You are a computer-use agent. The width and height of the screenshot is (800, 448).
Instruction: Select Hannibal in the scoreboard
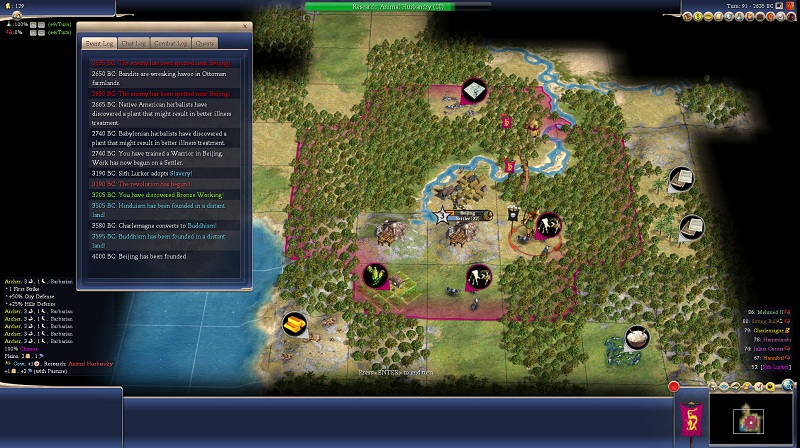pos(775,357)
